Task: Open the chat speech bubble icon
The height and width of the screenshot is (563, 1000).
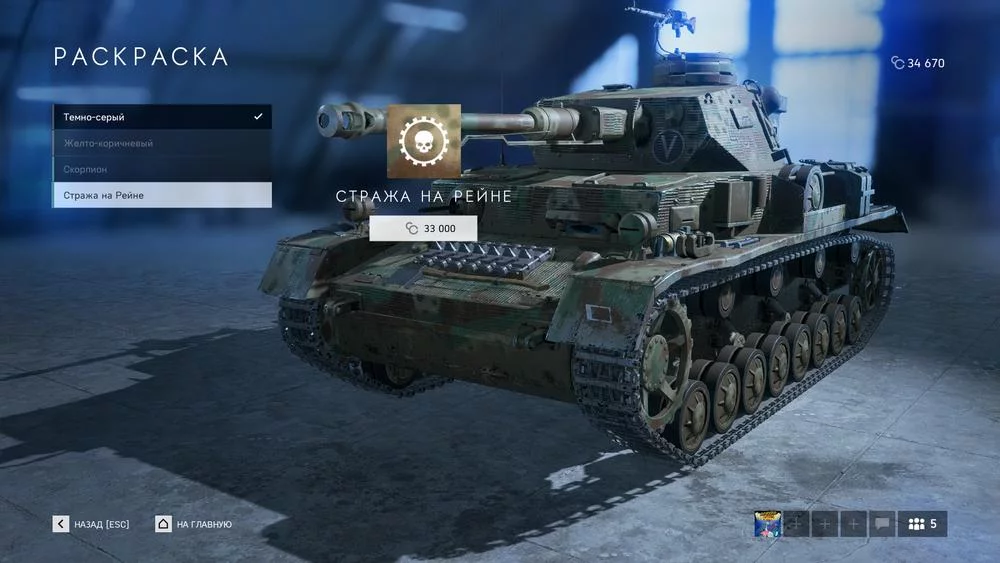Action: tap(882, 524)
